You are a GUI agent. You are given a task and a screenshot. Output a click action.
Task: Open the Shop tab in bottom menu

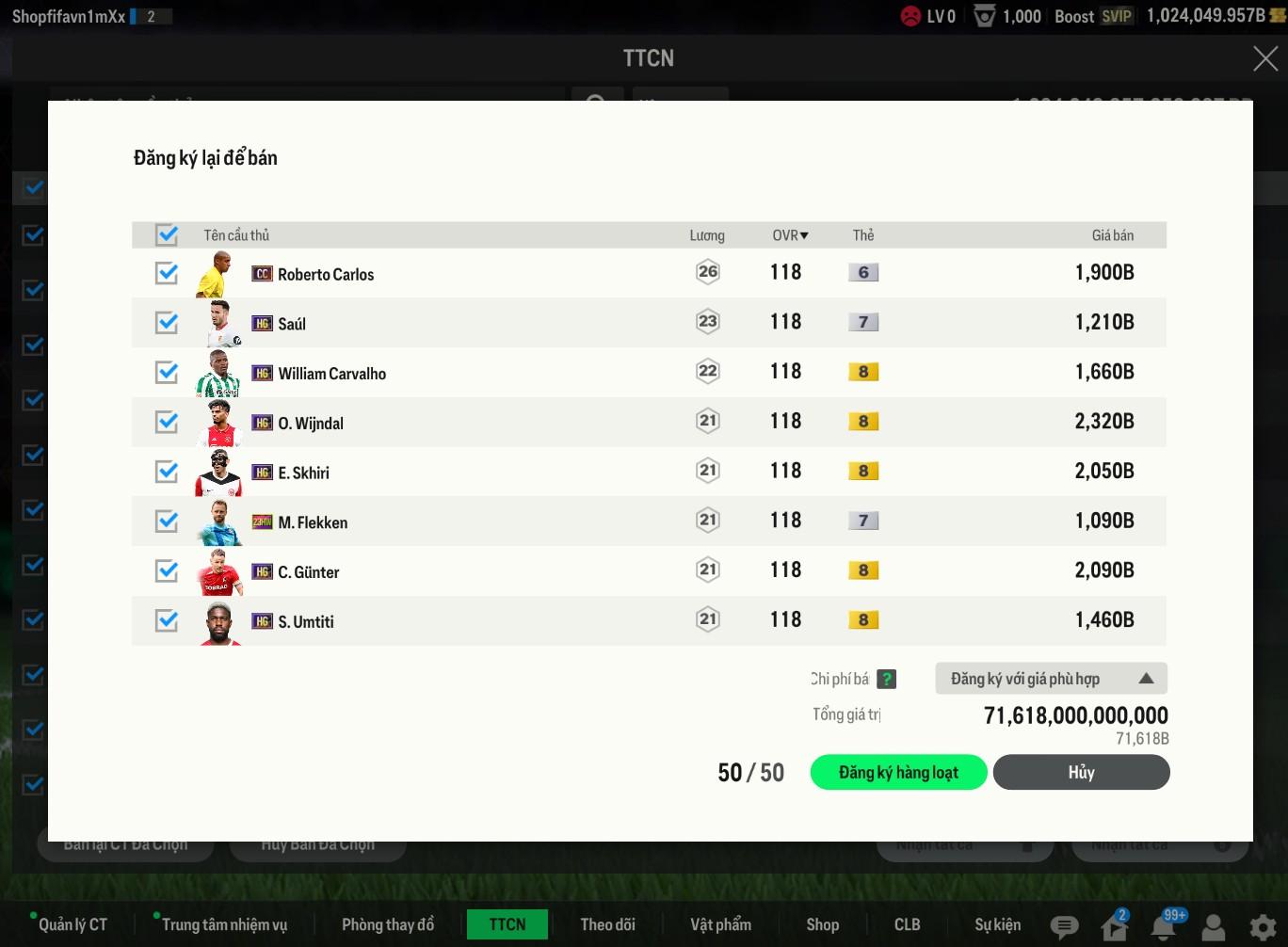pyautogui.click(x=822, y=924)
